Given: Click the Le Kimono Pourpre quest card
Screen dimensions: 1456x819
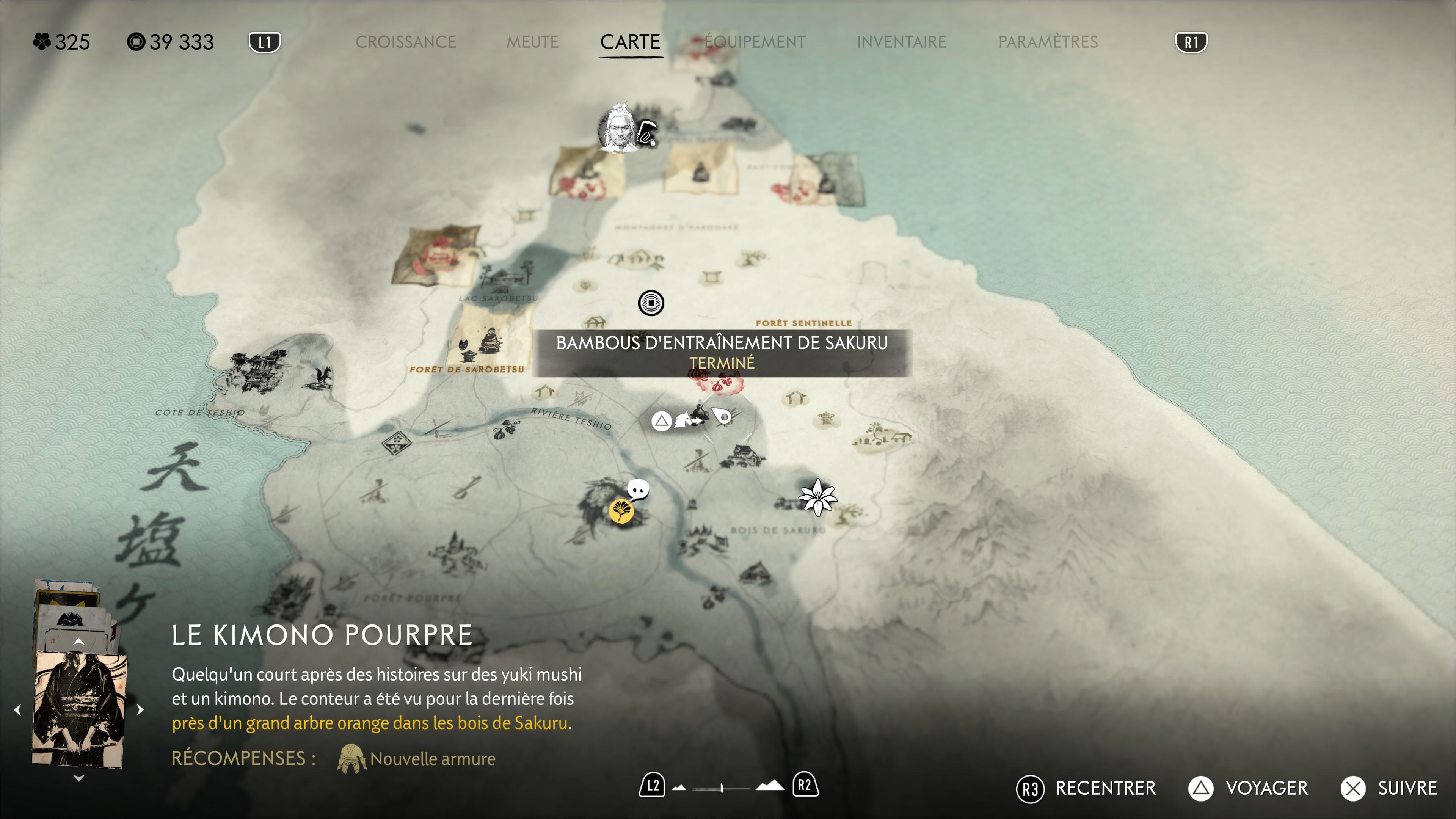Looking at the screenshot, I should (79, 709).
